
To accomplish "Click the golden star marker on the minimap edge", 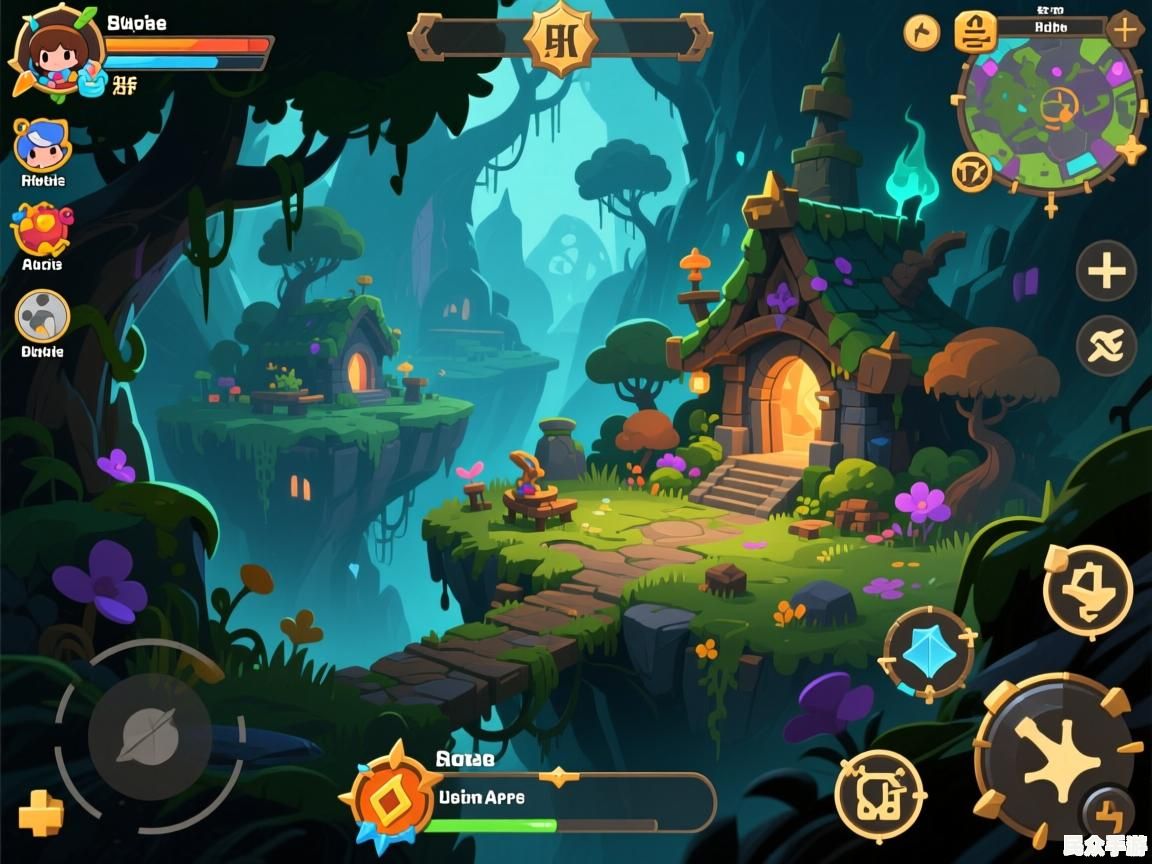I will [1131, 151].
